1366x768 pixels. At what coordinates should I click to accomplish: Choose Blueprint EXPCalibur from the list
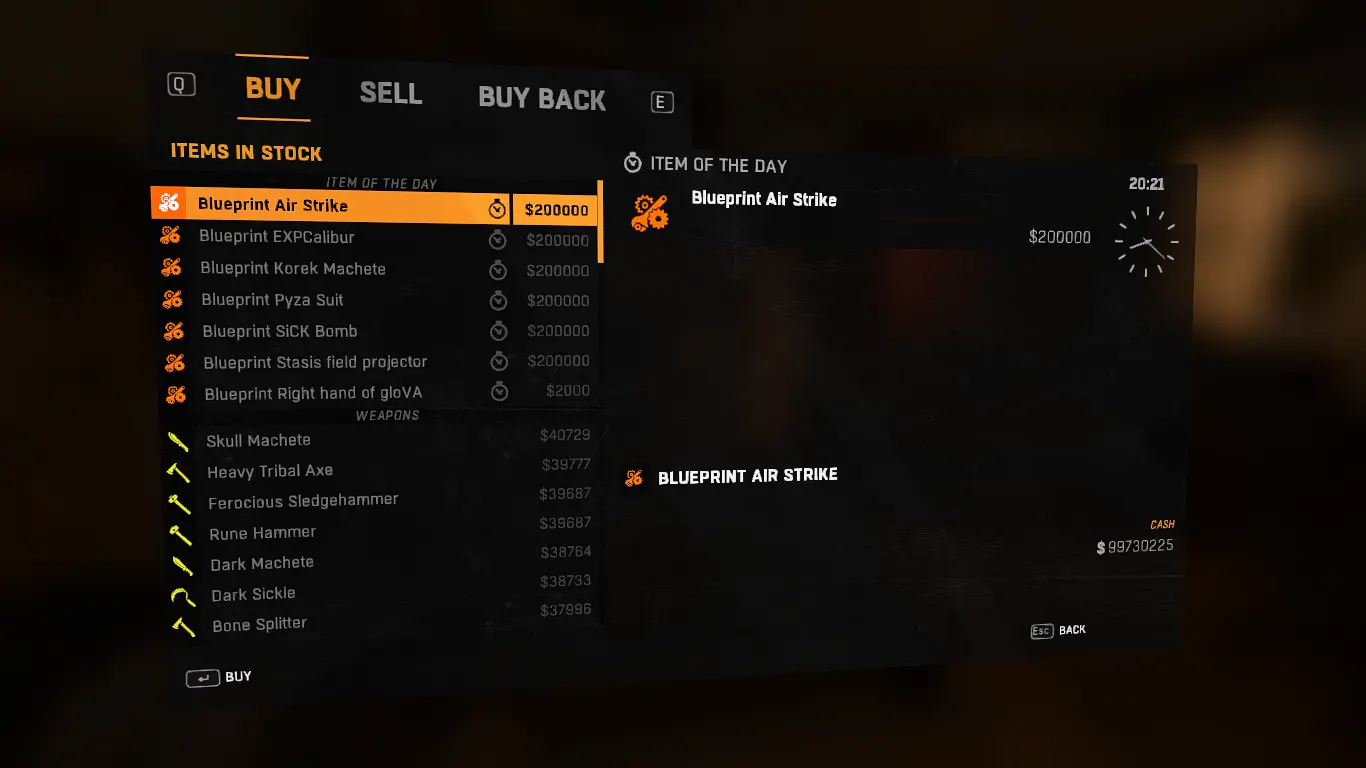[x=277, y=237]
